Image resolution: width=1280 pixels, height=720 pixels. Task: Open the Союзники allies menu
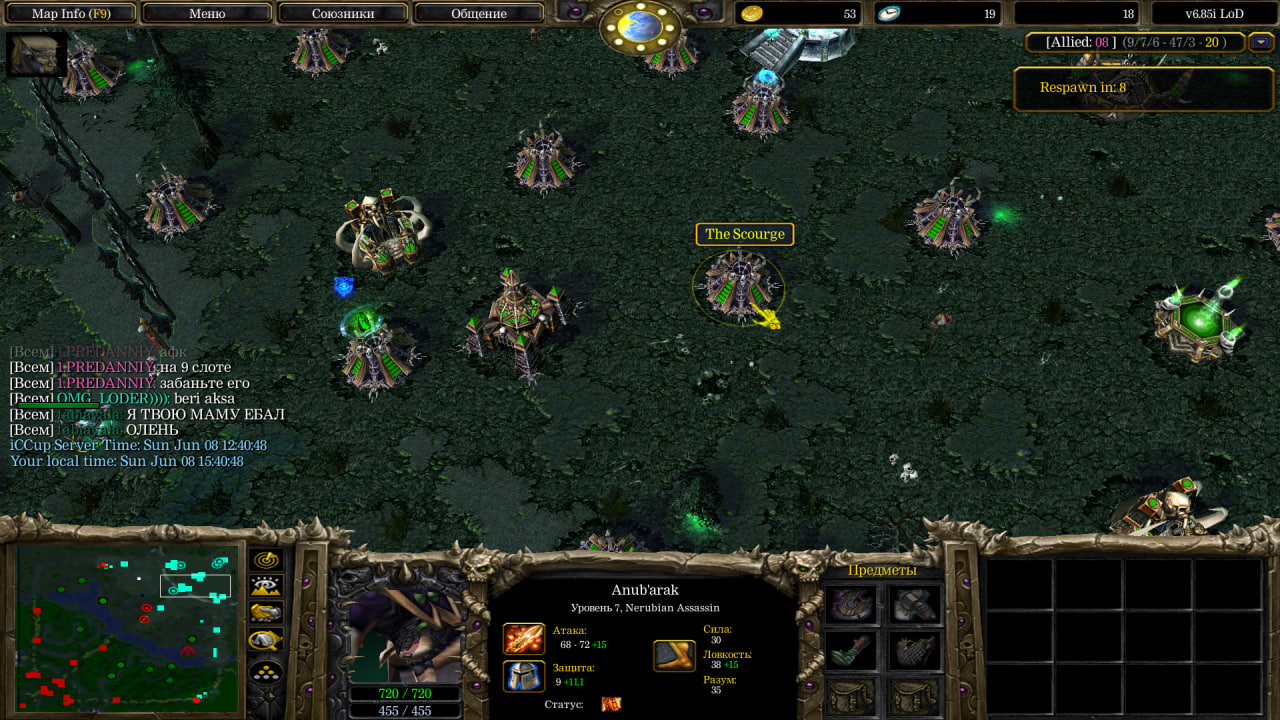[342, 14]
